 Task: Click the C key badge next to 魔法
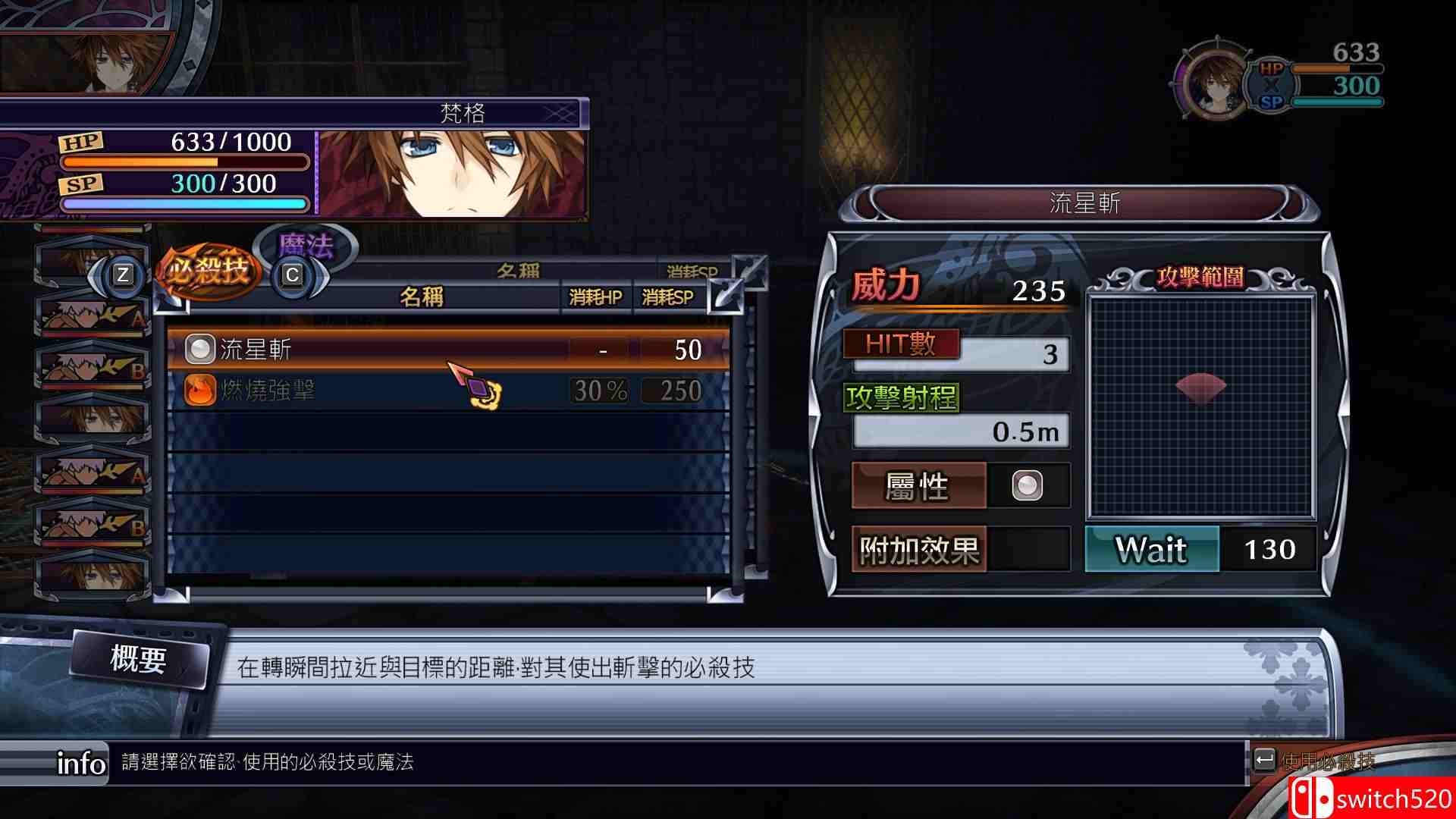tap(293, 275)
